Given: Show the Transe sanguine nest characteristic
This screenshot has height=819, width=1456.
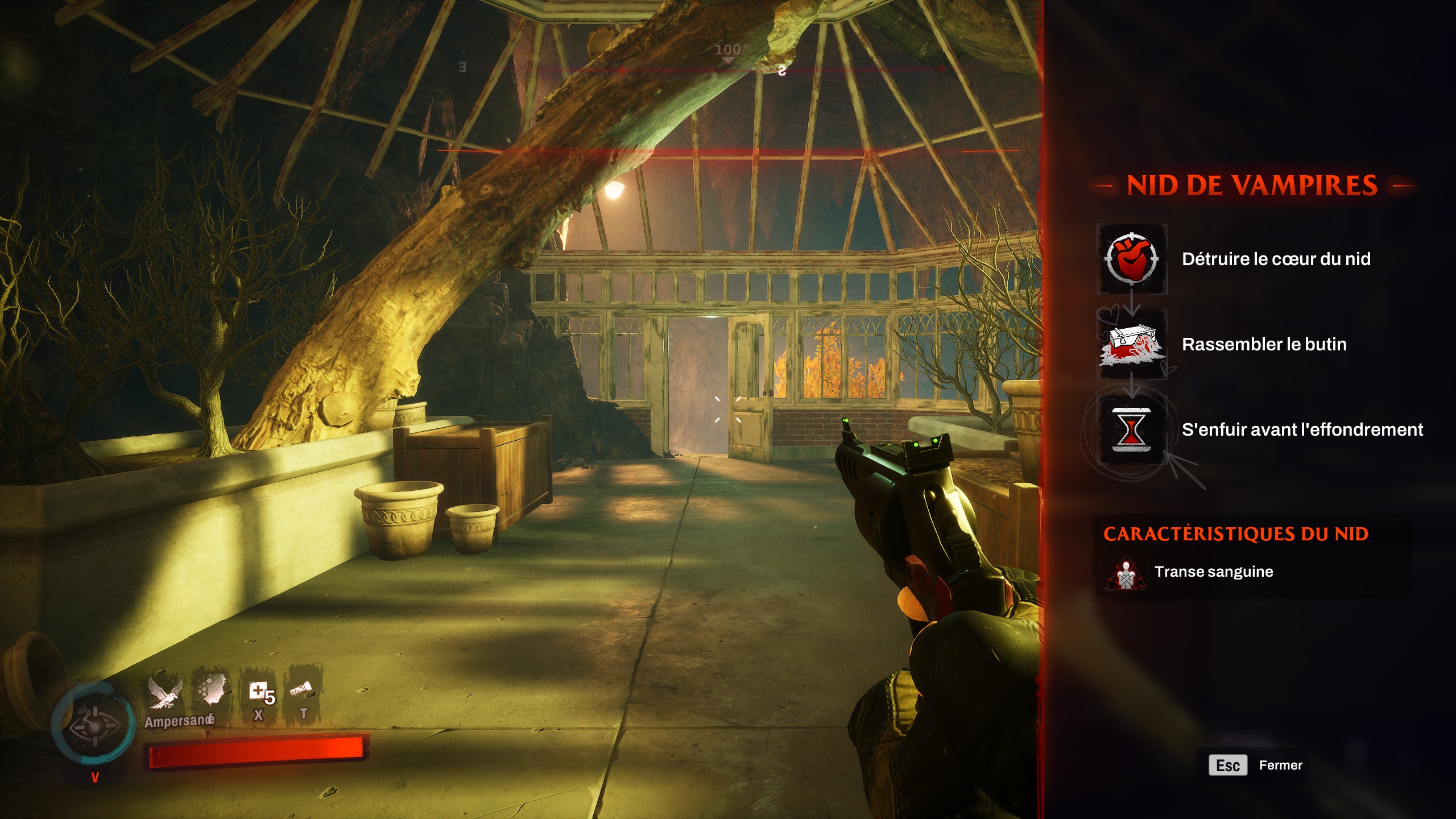Looking at the screenshot, I should tap(1213, 572).
